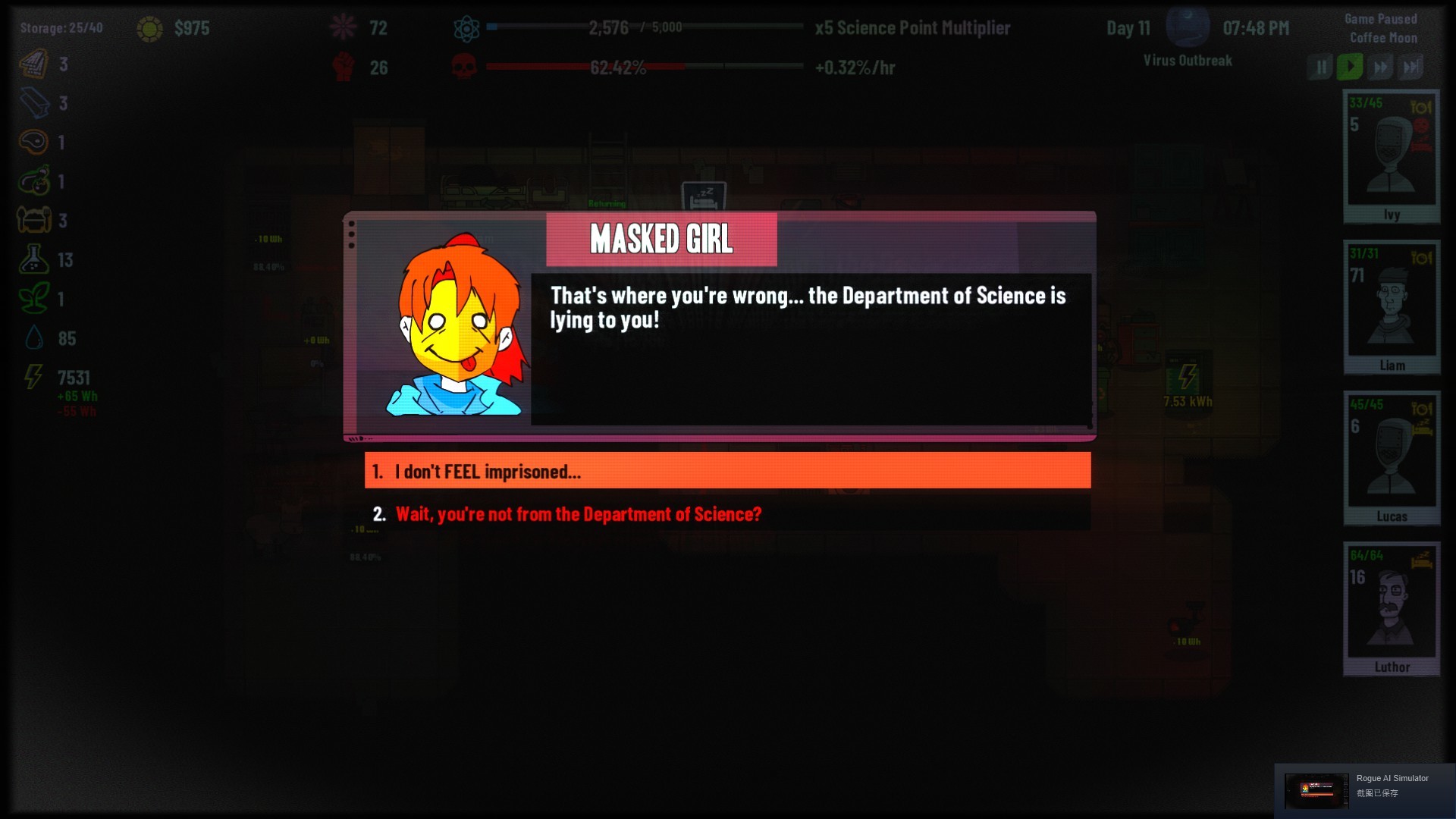Select dialogue option 'I don't FEEL imprisoned...'

click(x=726, y=471)
